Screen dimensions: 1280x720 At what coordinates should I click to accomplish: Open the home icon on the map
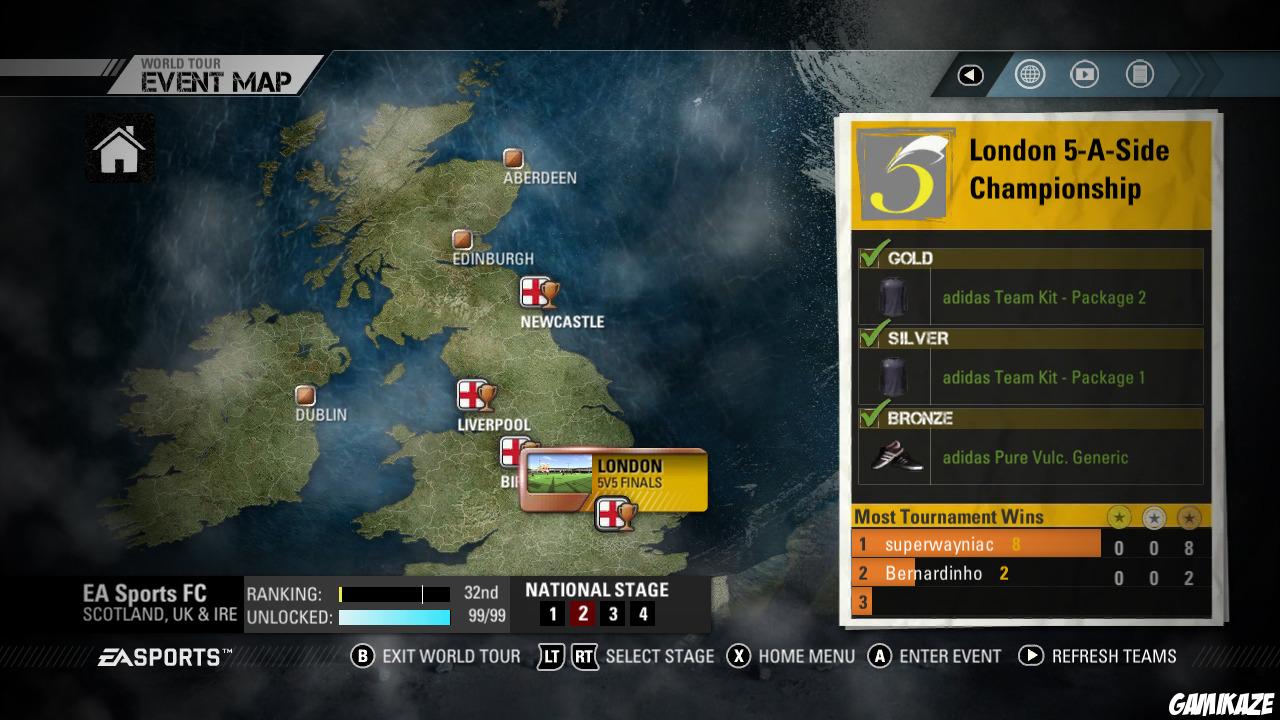click(x=119, y=149)
